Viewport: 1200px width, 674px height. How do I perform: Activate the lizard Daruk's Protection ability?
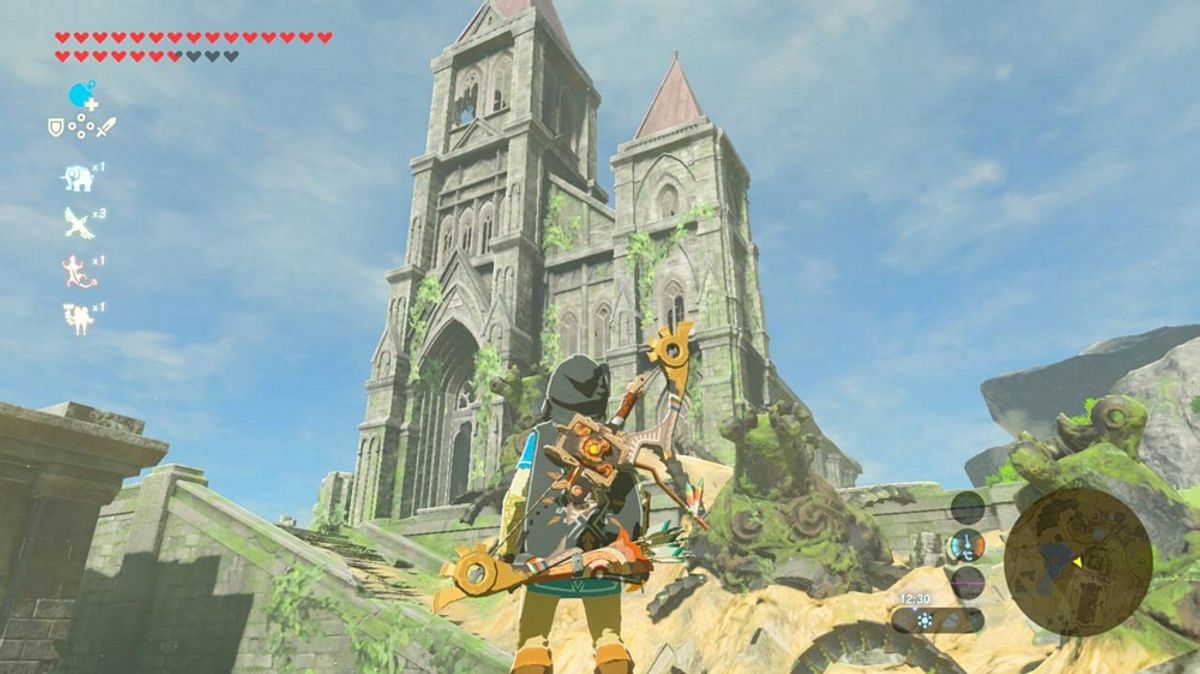(77, 270)
